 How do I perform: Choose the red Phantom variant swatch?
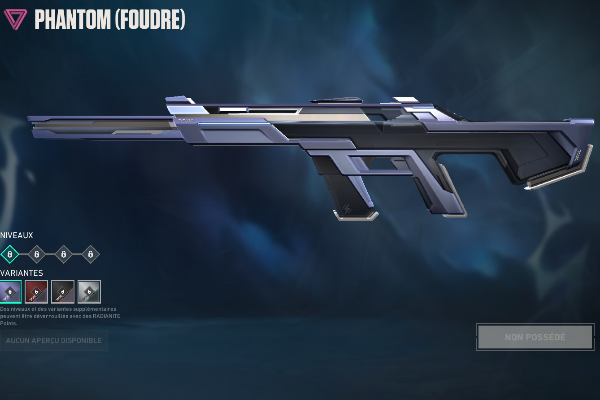click(37, 292)
